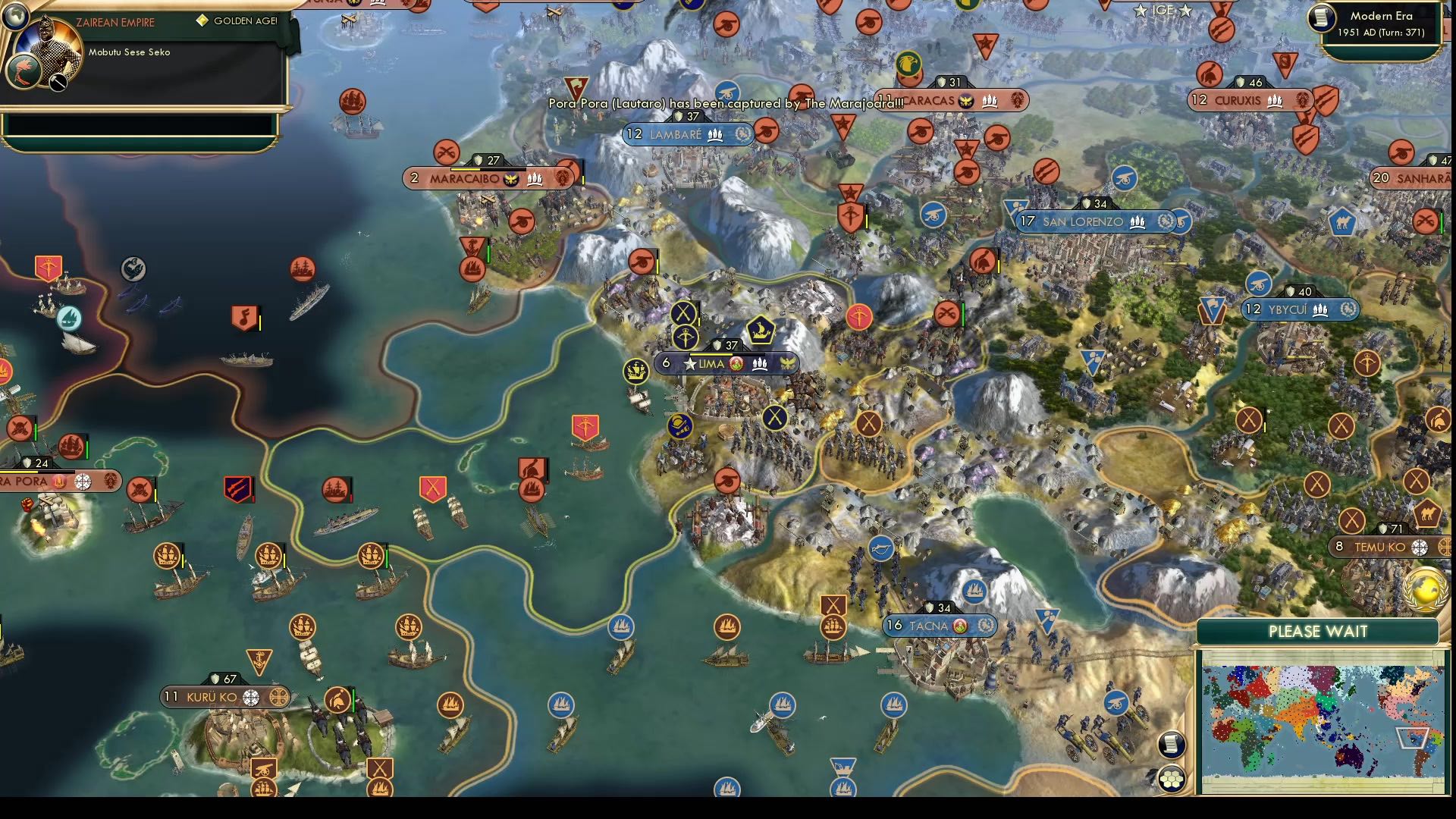Open the notification log scroll icon near minimap
This screenshot has height=819, width=1456.
[x=1172, y=745]
